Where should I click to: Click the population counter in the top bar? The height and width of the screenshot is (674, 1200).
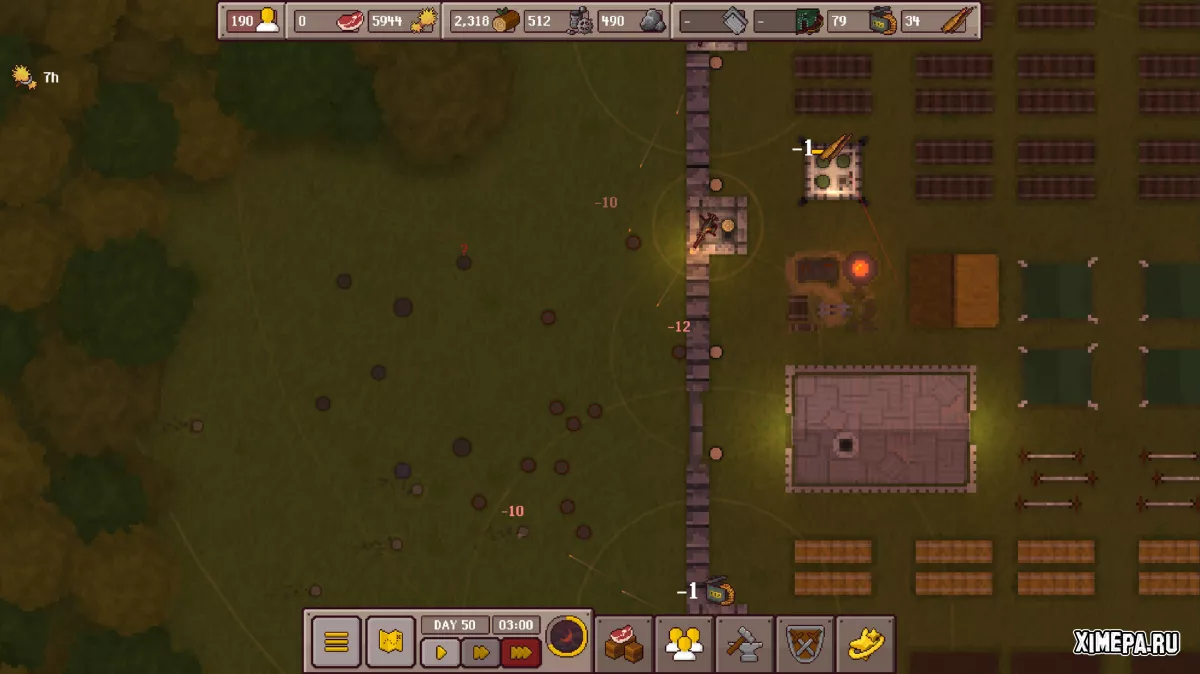254,21
